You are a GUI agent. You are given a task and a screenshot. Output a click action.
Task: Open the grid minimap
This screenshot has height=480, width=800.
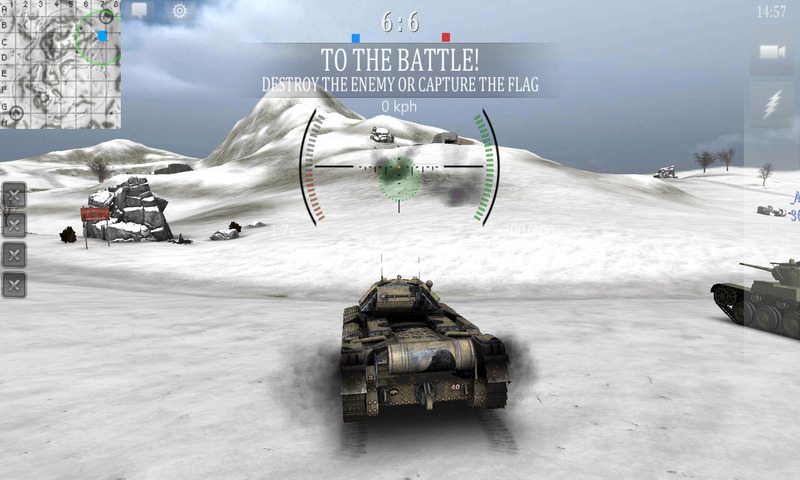[62, 64]
